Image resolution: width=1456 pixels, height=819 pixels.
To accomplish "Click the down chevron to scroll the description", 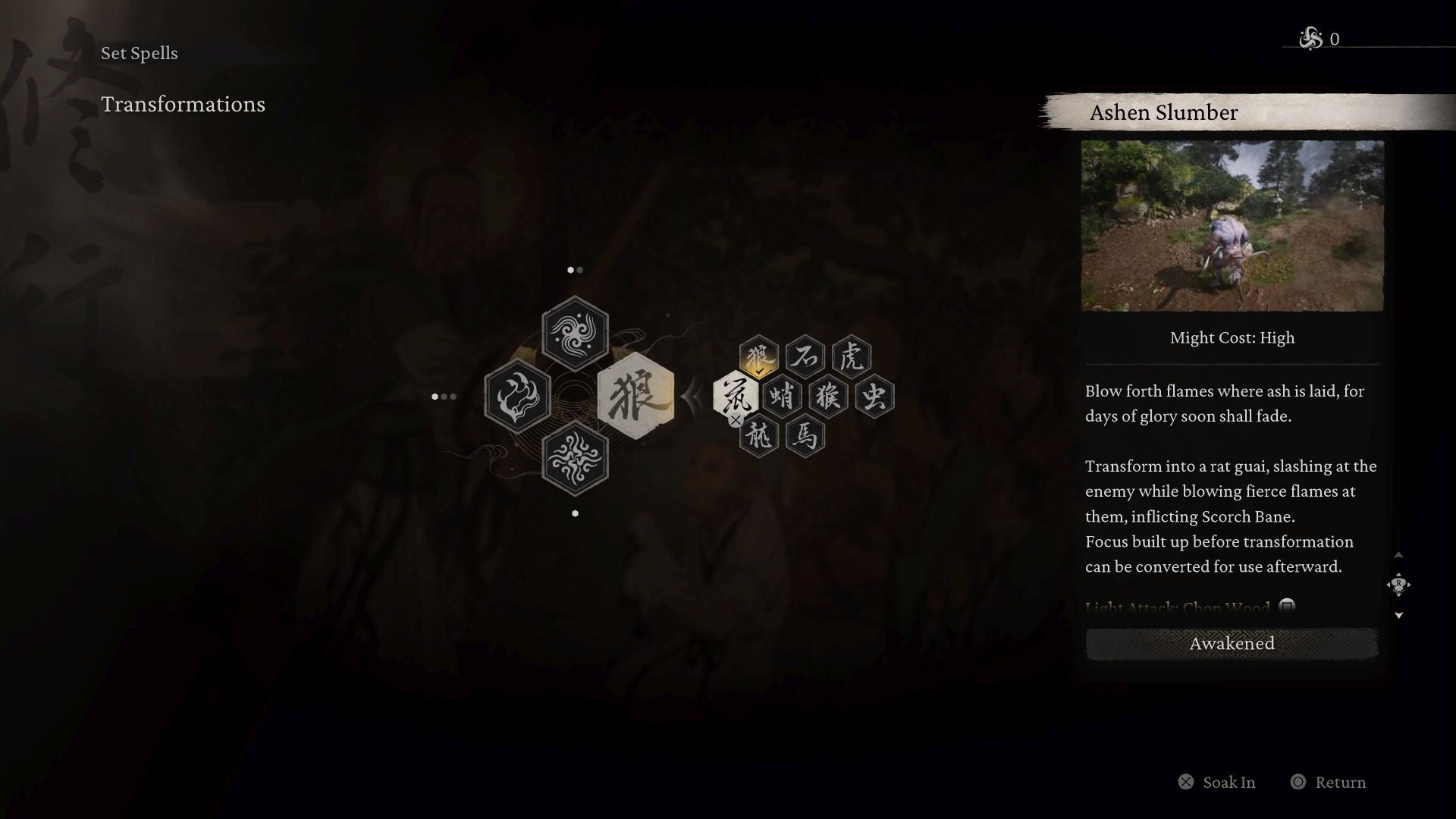I will pyautogui.click(x=1399, y=616).
